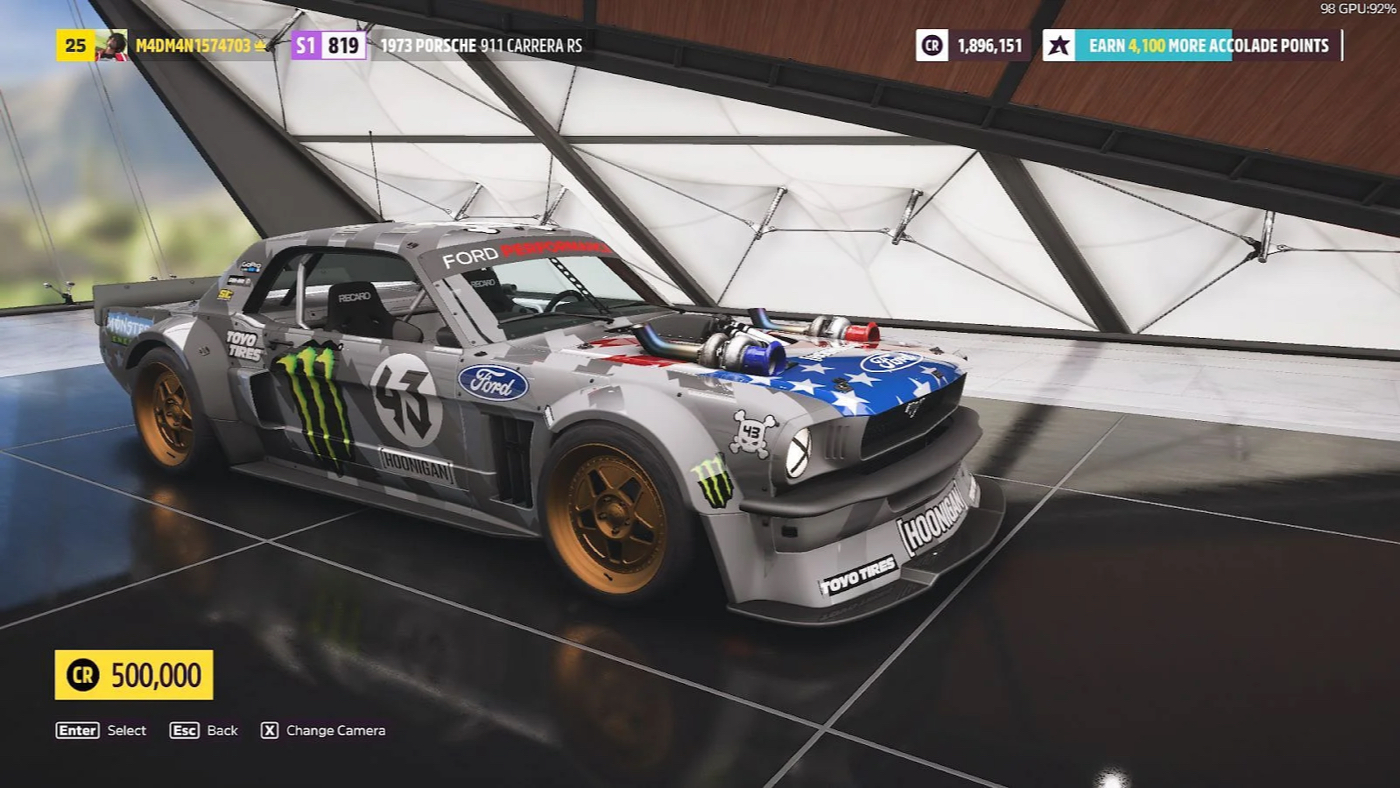This screenshot has height=788, width=1400.
Task: Click the Select action label
Action: 125,730
